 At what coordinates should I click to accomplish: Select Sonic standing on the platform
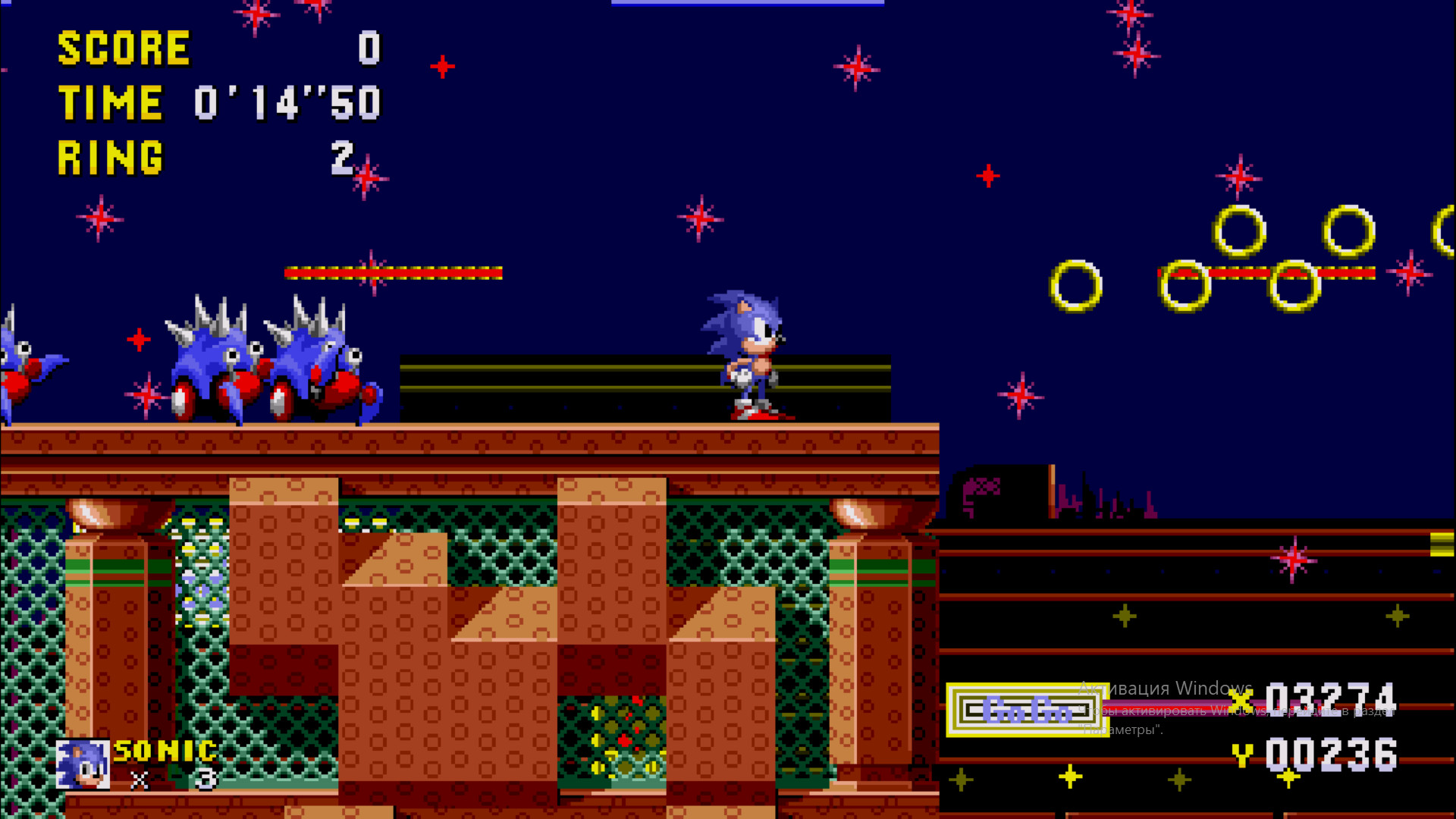click(x=747, y=356)
